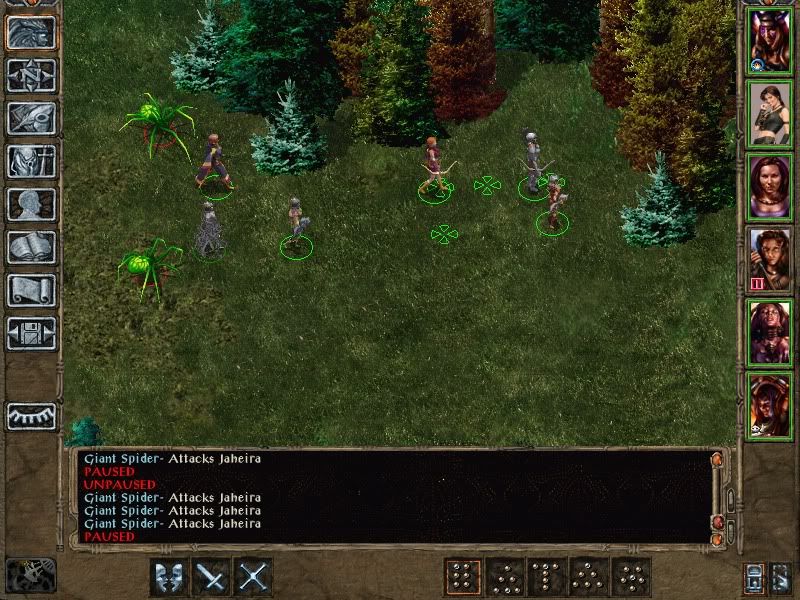Select the bottom party portrait
The image size is (800, 600).
click(x=769, y=406)
